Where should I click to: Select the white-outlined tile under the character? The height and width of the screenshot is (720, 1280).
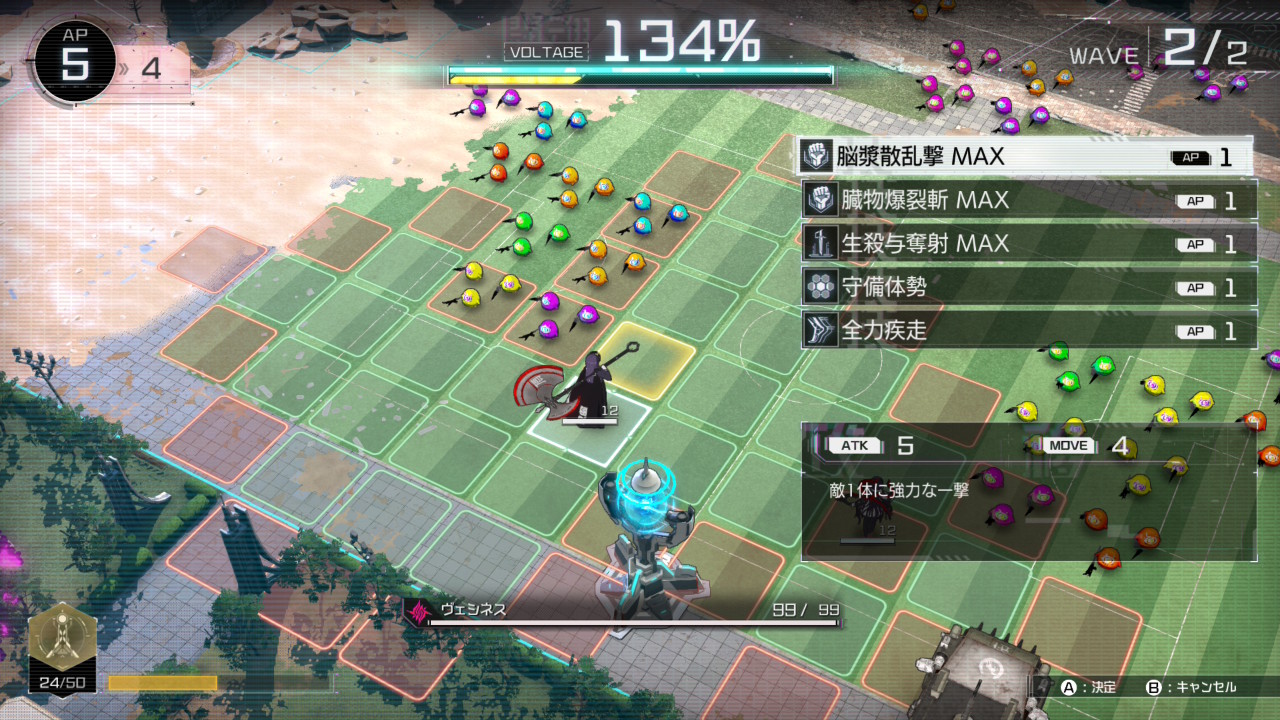[590, 432]
